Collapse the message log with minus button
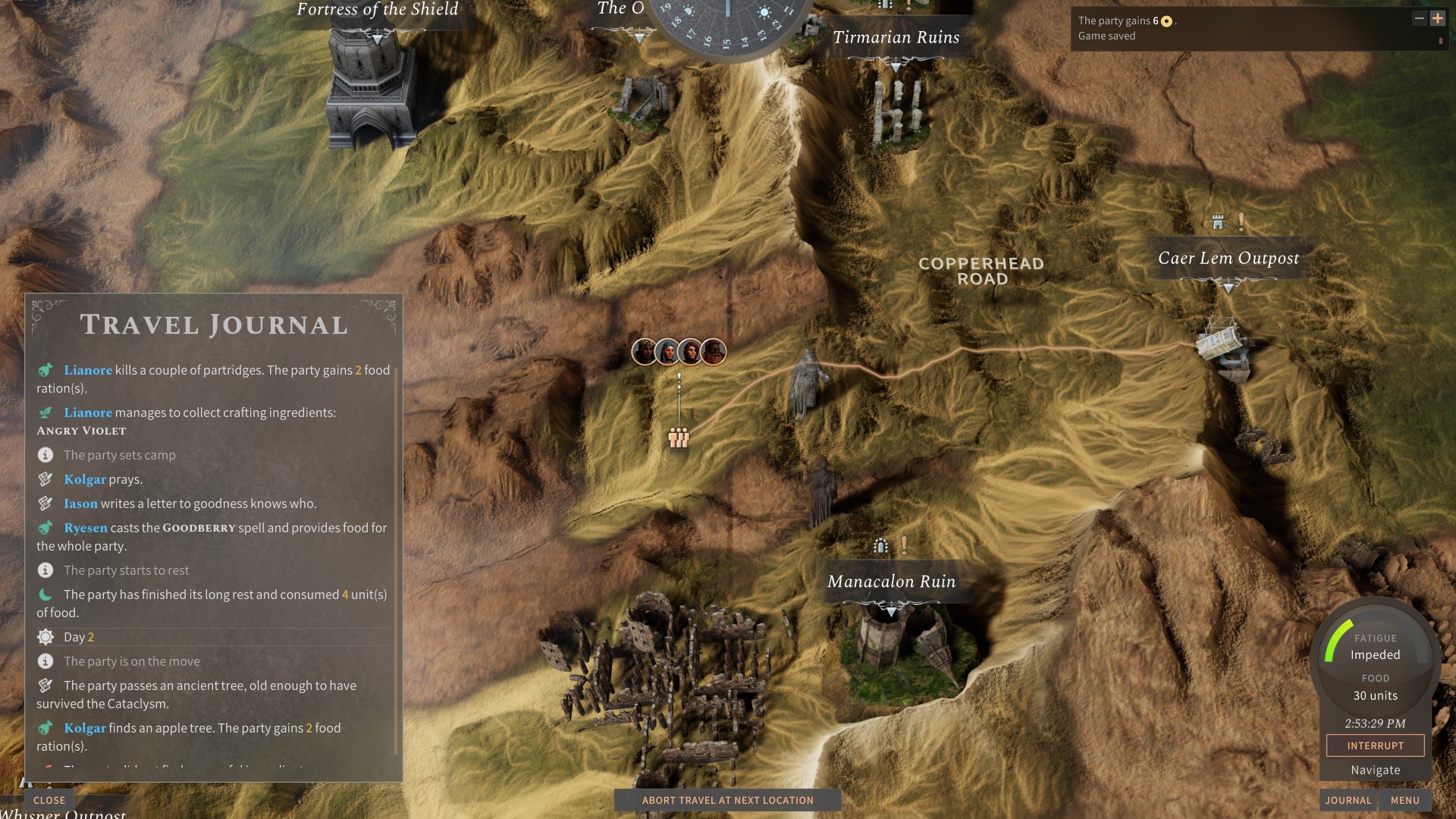 click(1419, 18)
